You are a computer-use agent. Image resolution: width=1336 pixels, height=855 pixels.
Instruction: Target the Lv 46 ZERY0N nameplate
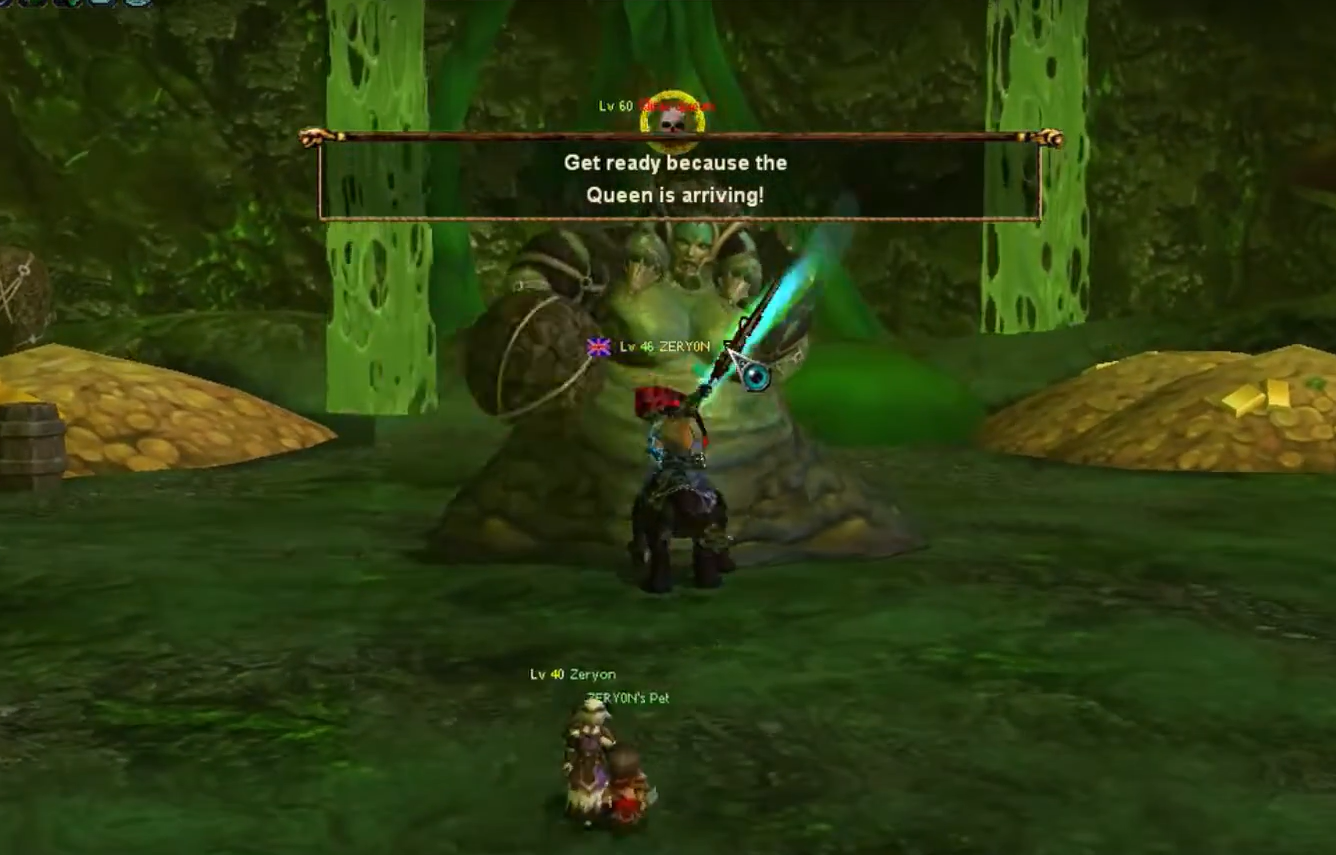point(664,347)
